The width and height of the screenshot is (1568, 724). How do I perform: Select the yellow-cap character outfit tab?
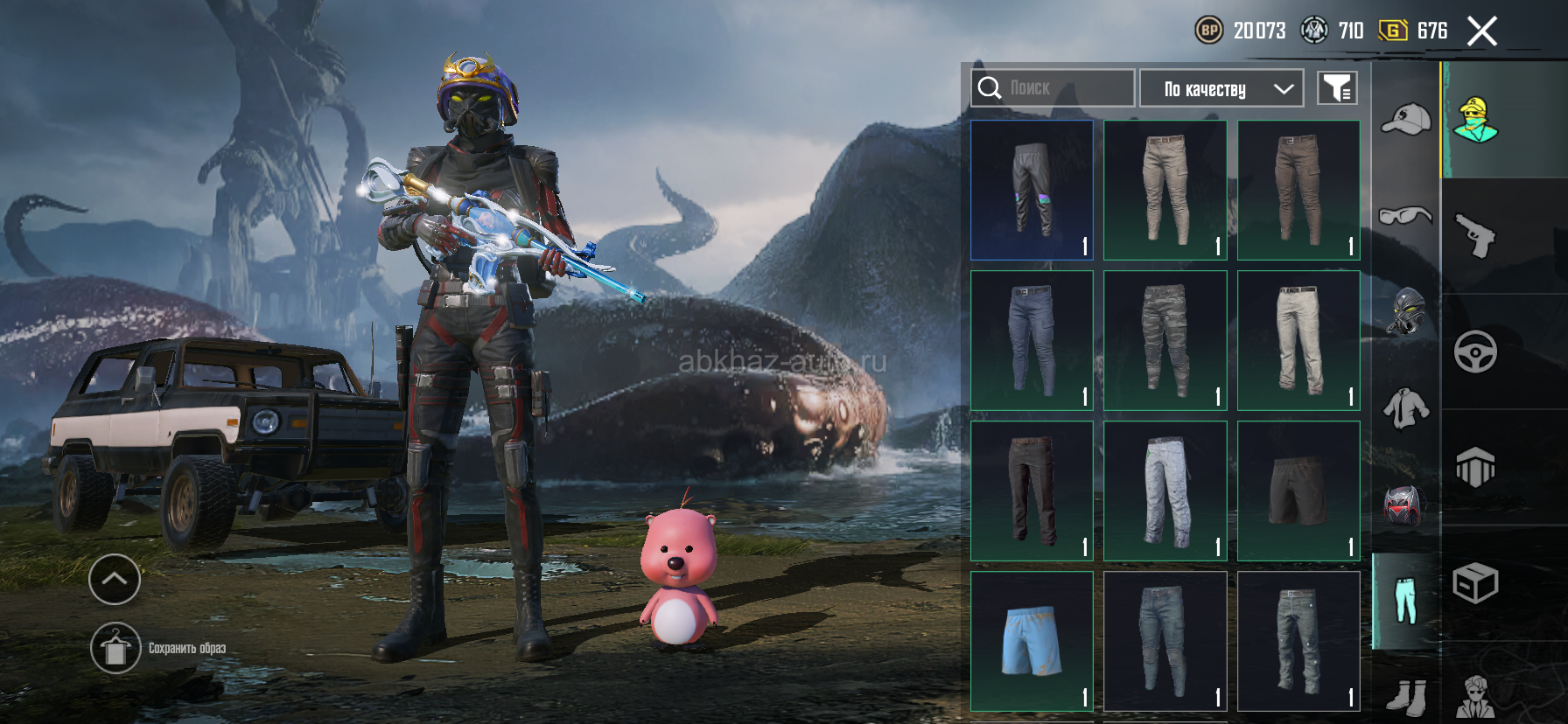click(x=1475, y=120)
